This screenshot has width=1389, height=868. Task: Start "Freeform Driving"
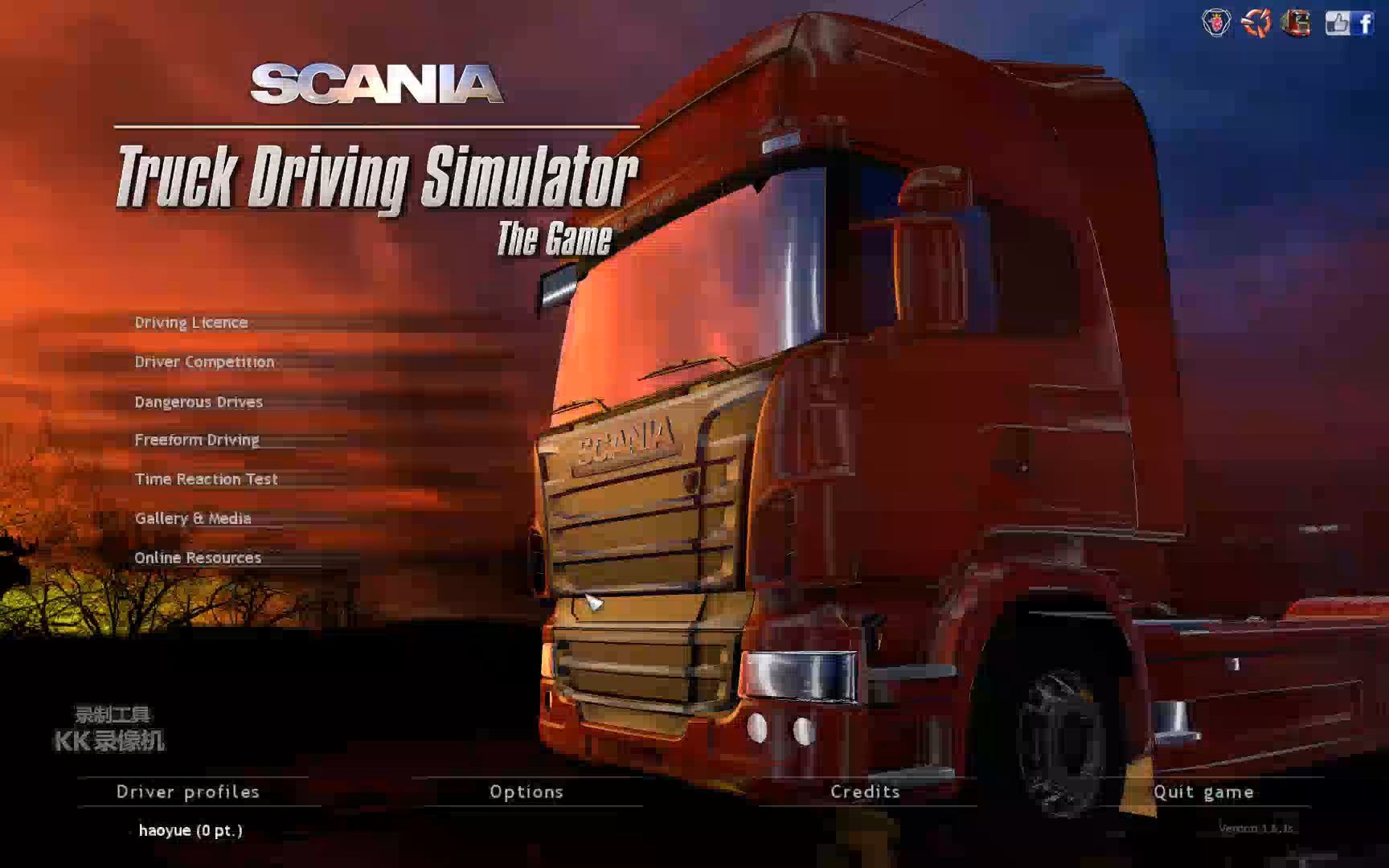tap(197, 440)
